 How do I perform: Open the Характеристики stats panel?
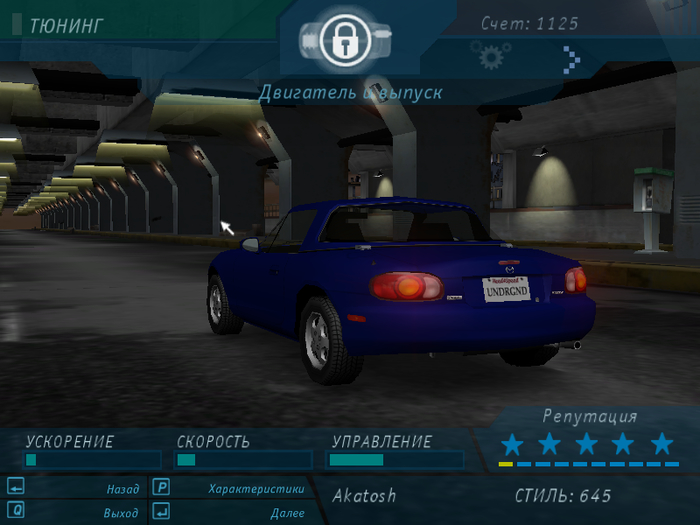pos(255,489)
